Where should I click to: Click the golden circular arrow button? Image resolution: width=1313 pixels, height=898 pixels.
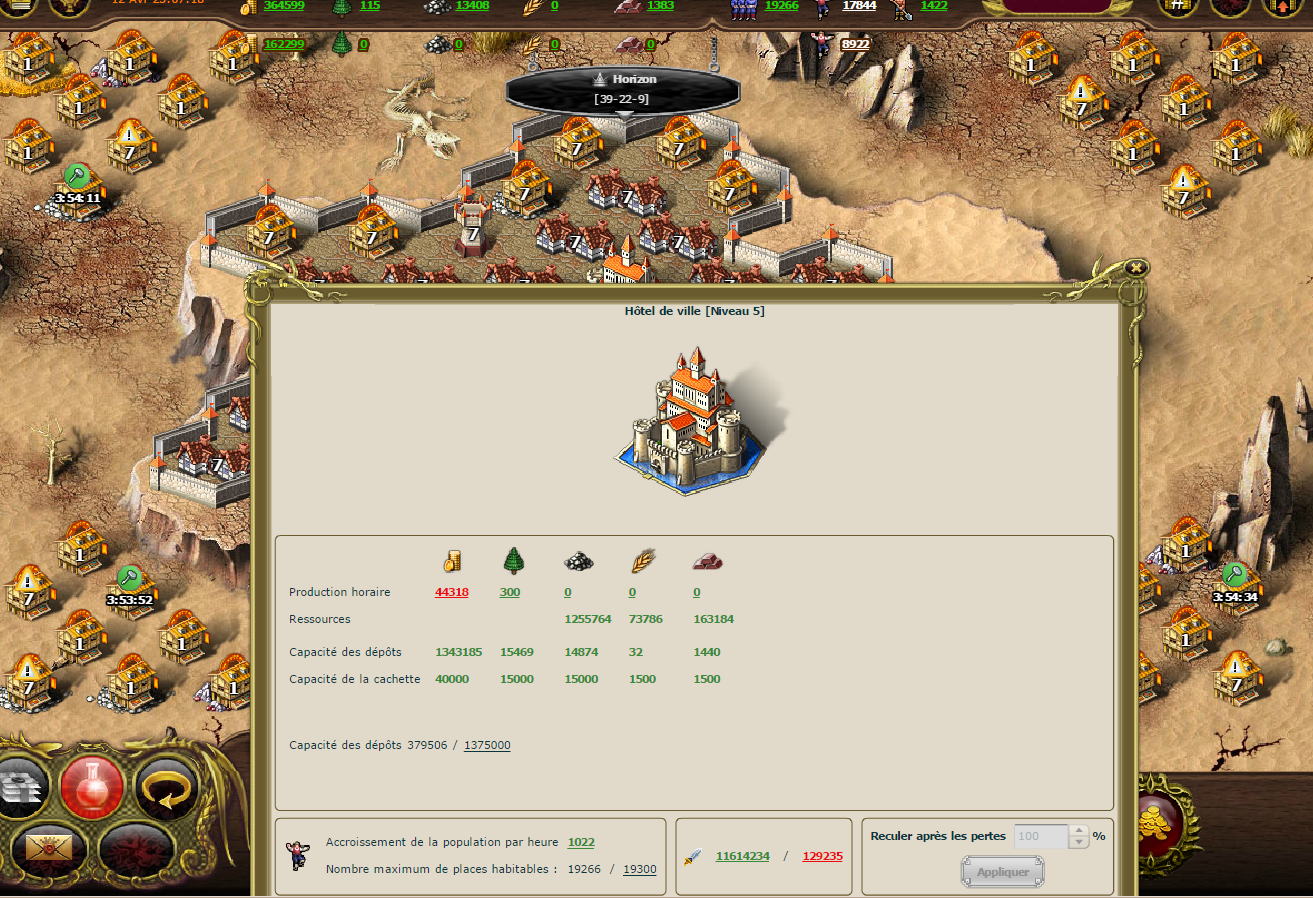click(165, 787)
